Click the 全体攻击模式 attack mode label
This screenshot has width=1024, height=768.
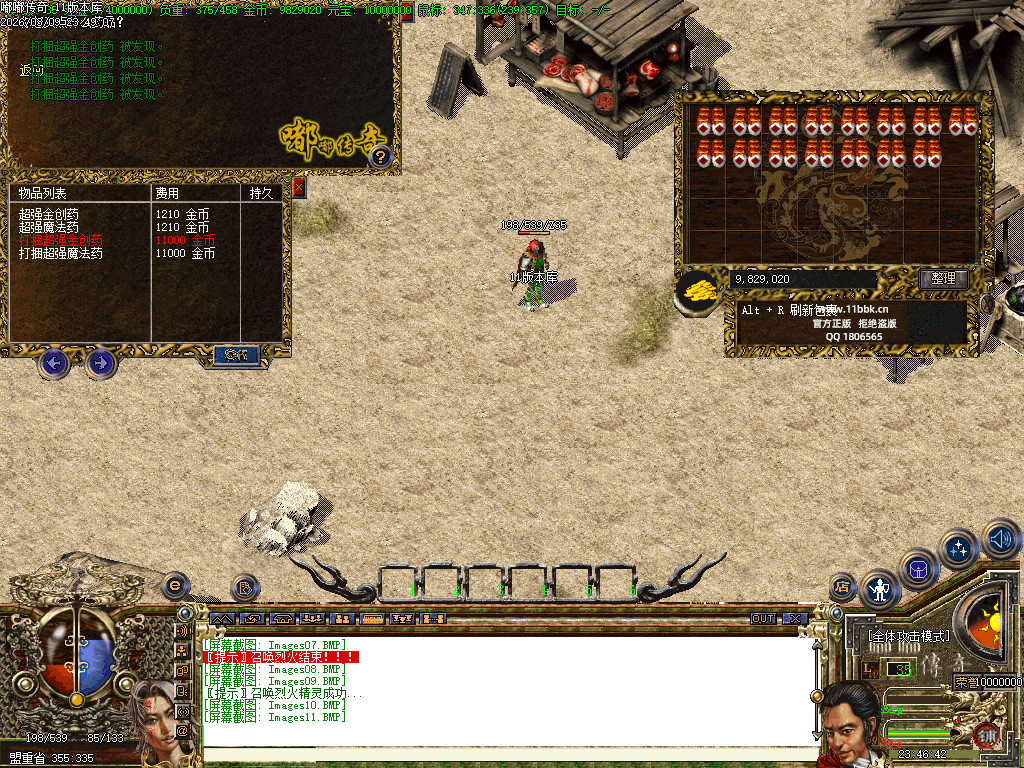click(906, 636)
